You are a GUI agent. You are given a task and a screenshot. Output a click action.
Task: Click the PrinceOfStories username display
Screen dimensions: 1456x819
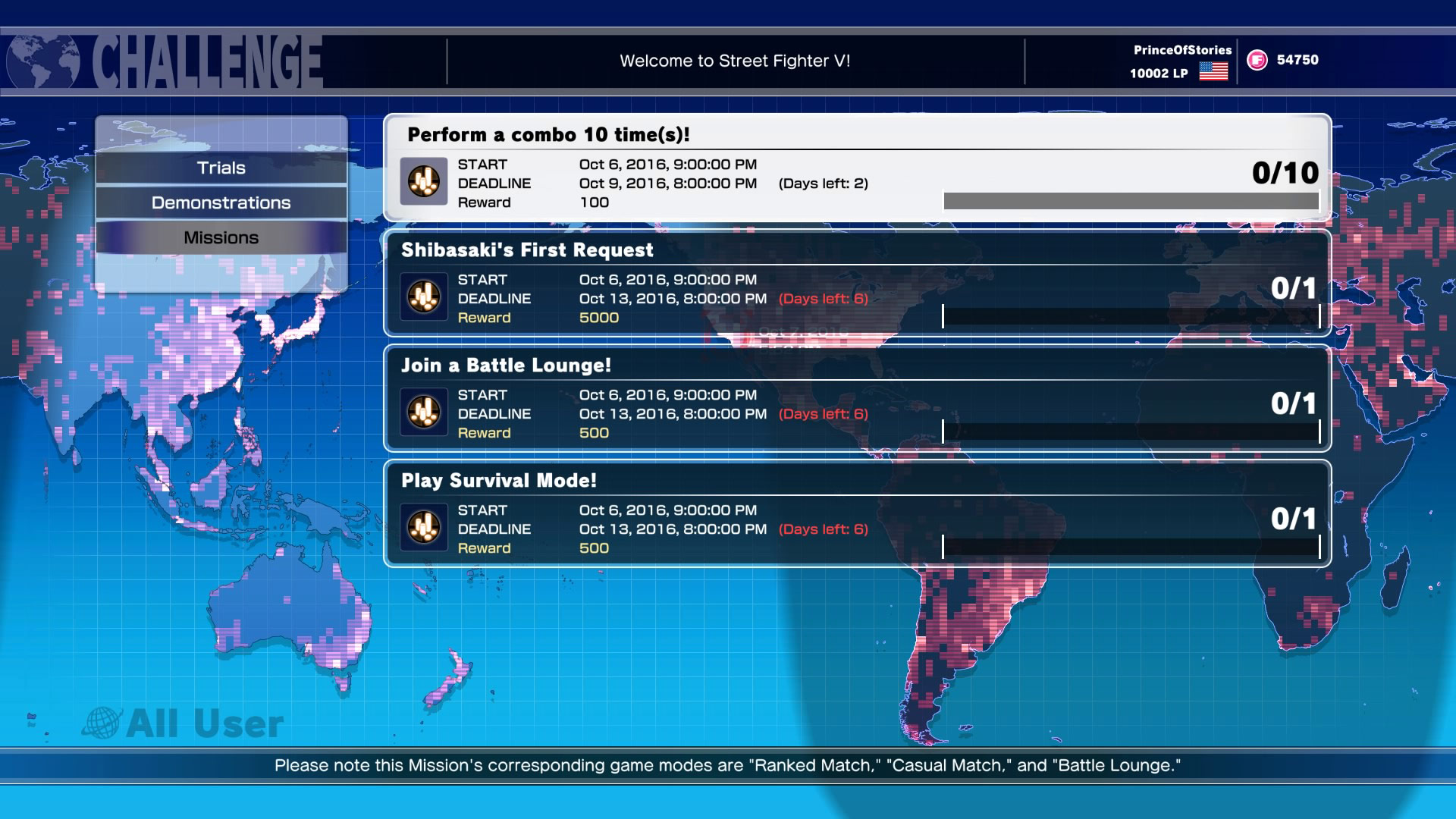(x=1181, y=49)
